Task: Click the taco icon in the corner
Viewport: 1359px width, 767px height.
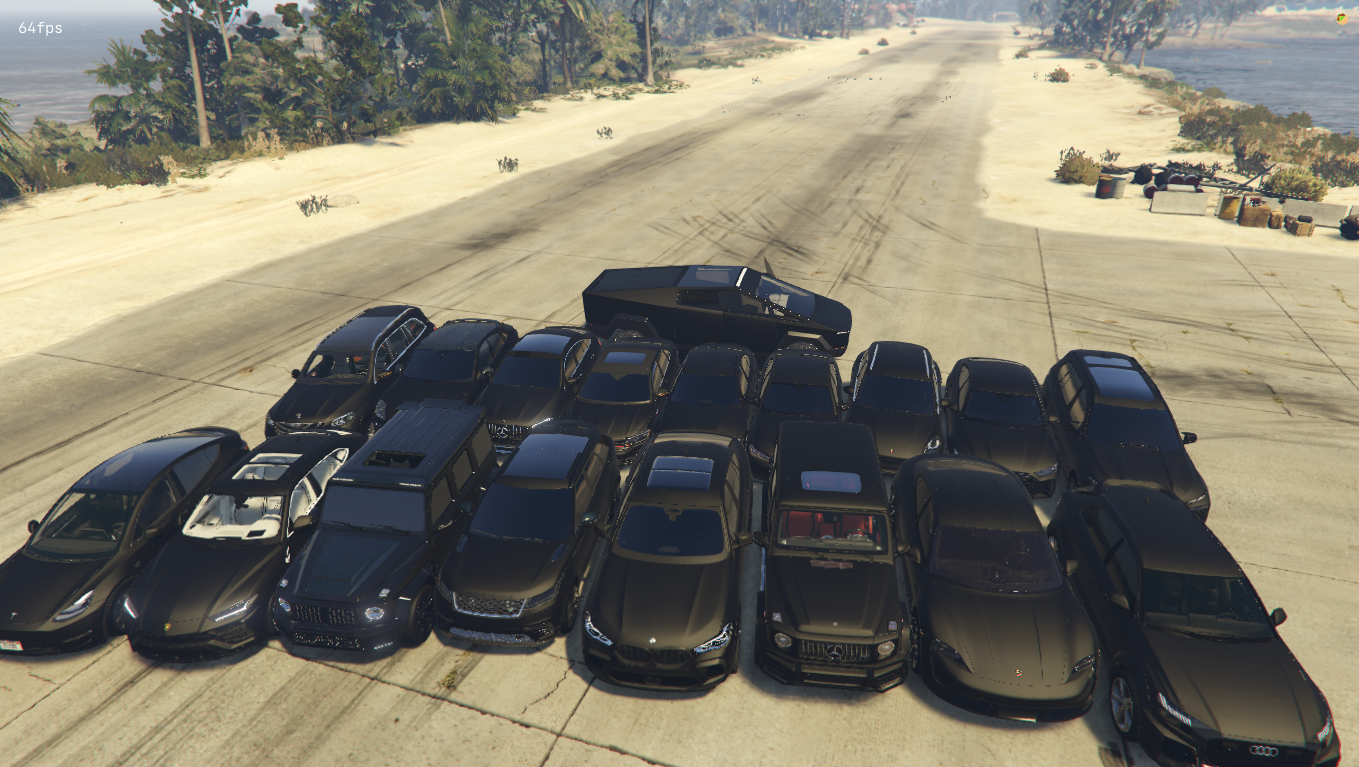Action: 1341,17
